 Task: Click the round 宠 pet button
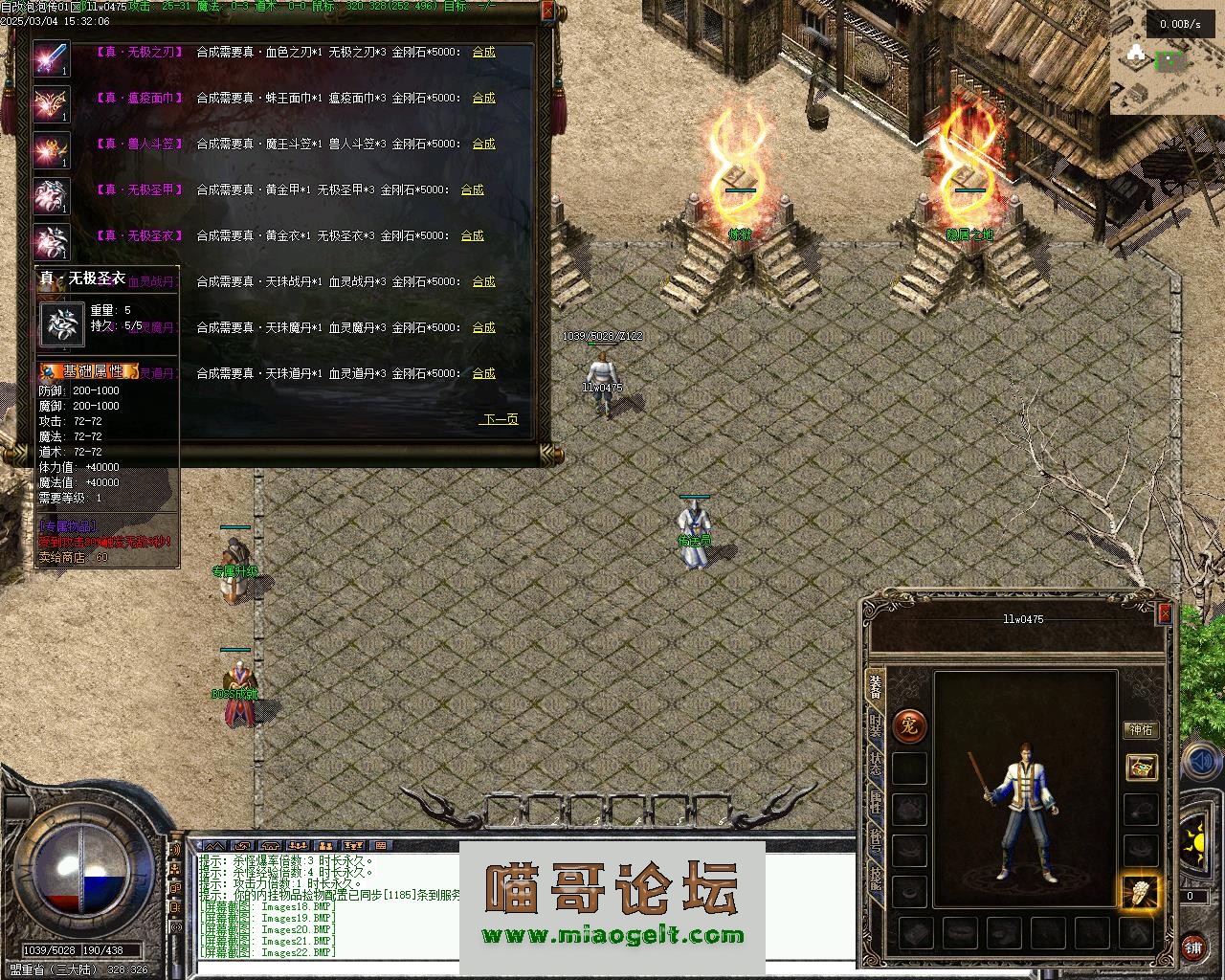click(909, 726)
